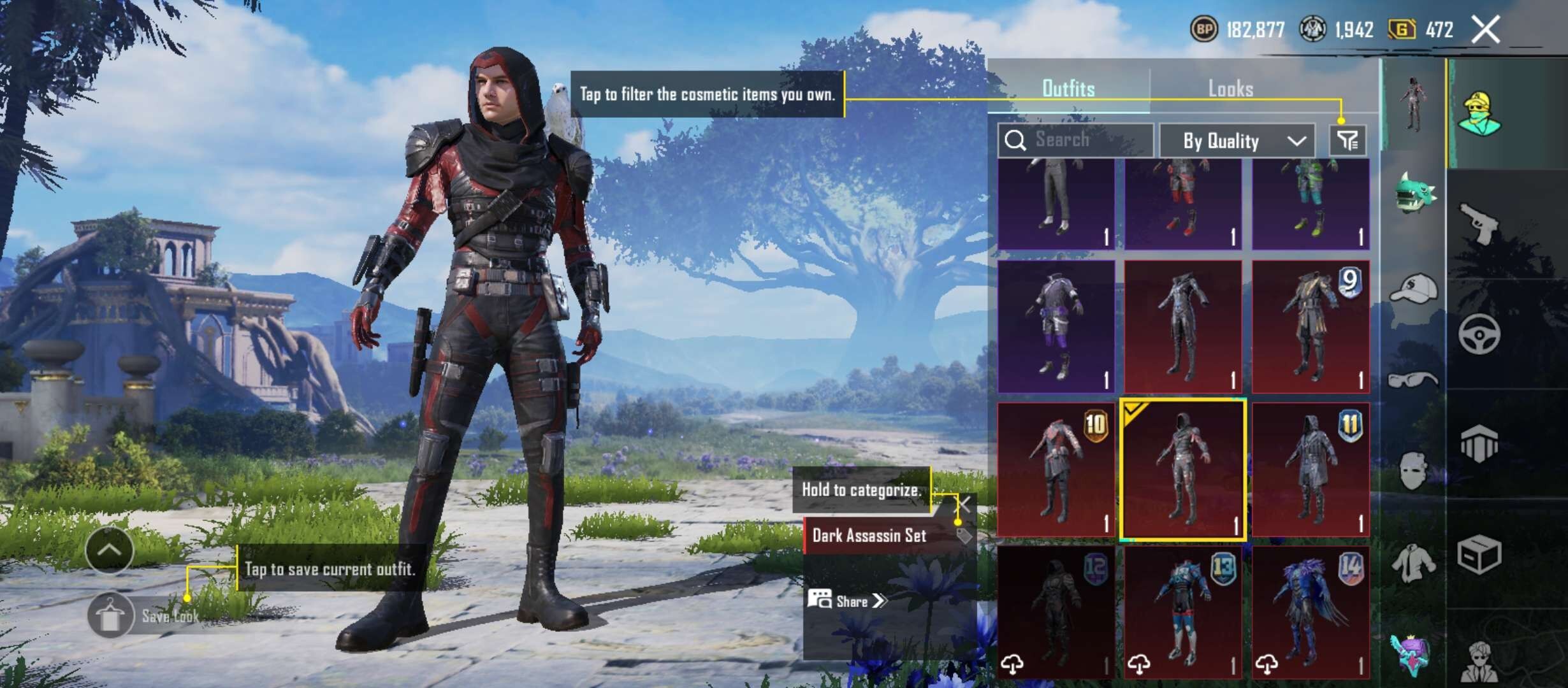The width and height of the screenshot is (1568, 688).
Task: Close the inventory screen with the X
Action: (x=1485, y=30)
